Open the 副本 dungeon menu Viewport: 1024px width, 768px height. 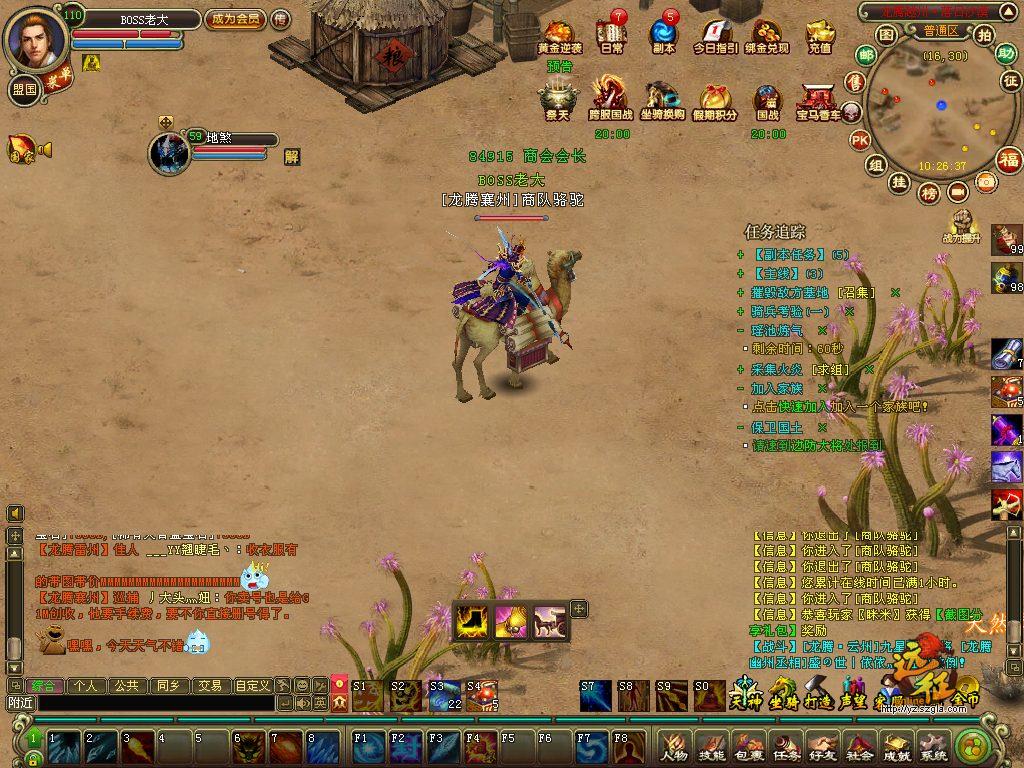pos(663,35)
